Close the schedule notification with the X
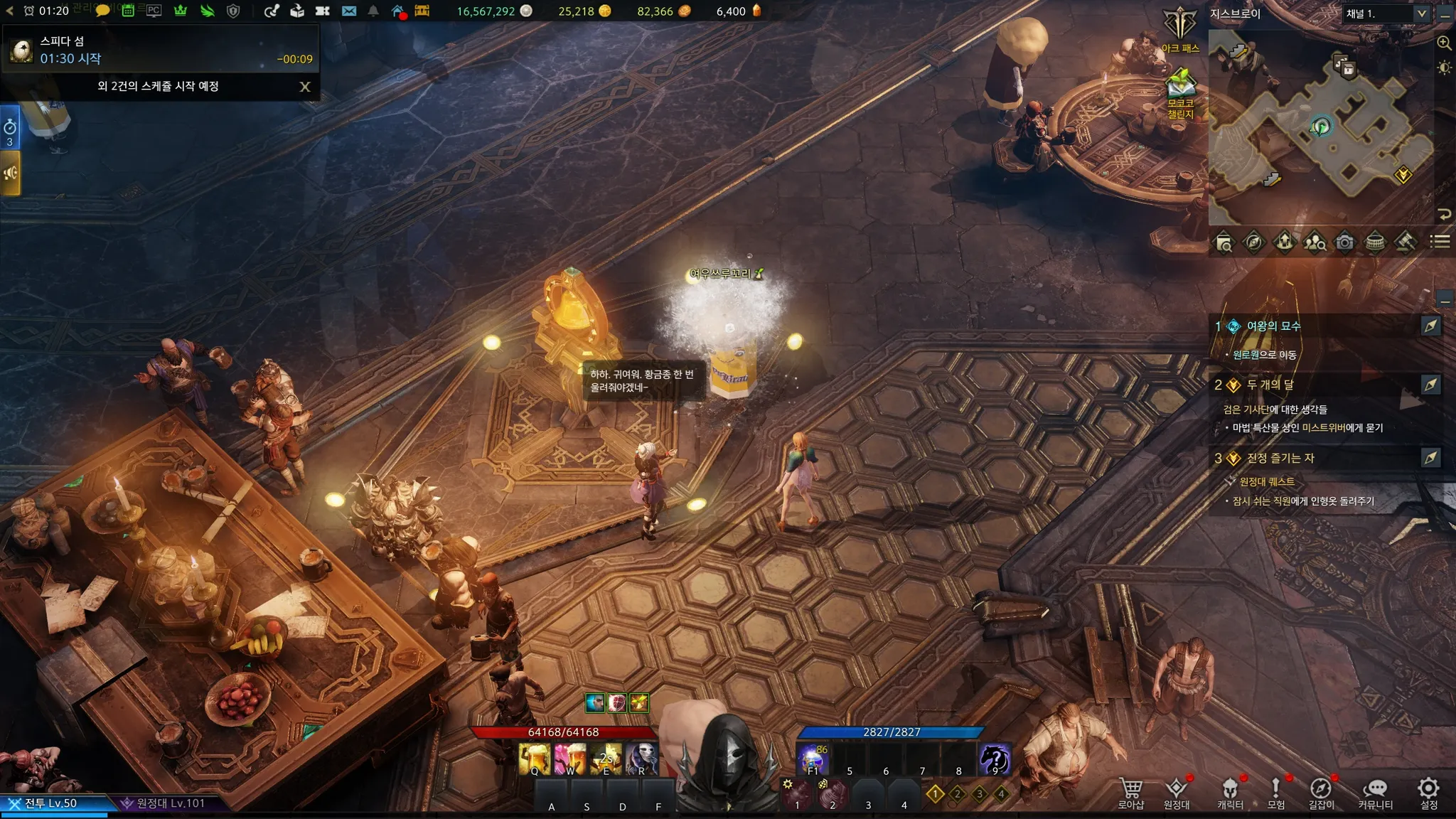The width and height of the screenshot is (1456, 819). 305,87
